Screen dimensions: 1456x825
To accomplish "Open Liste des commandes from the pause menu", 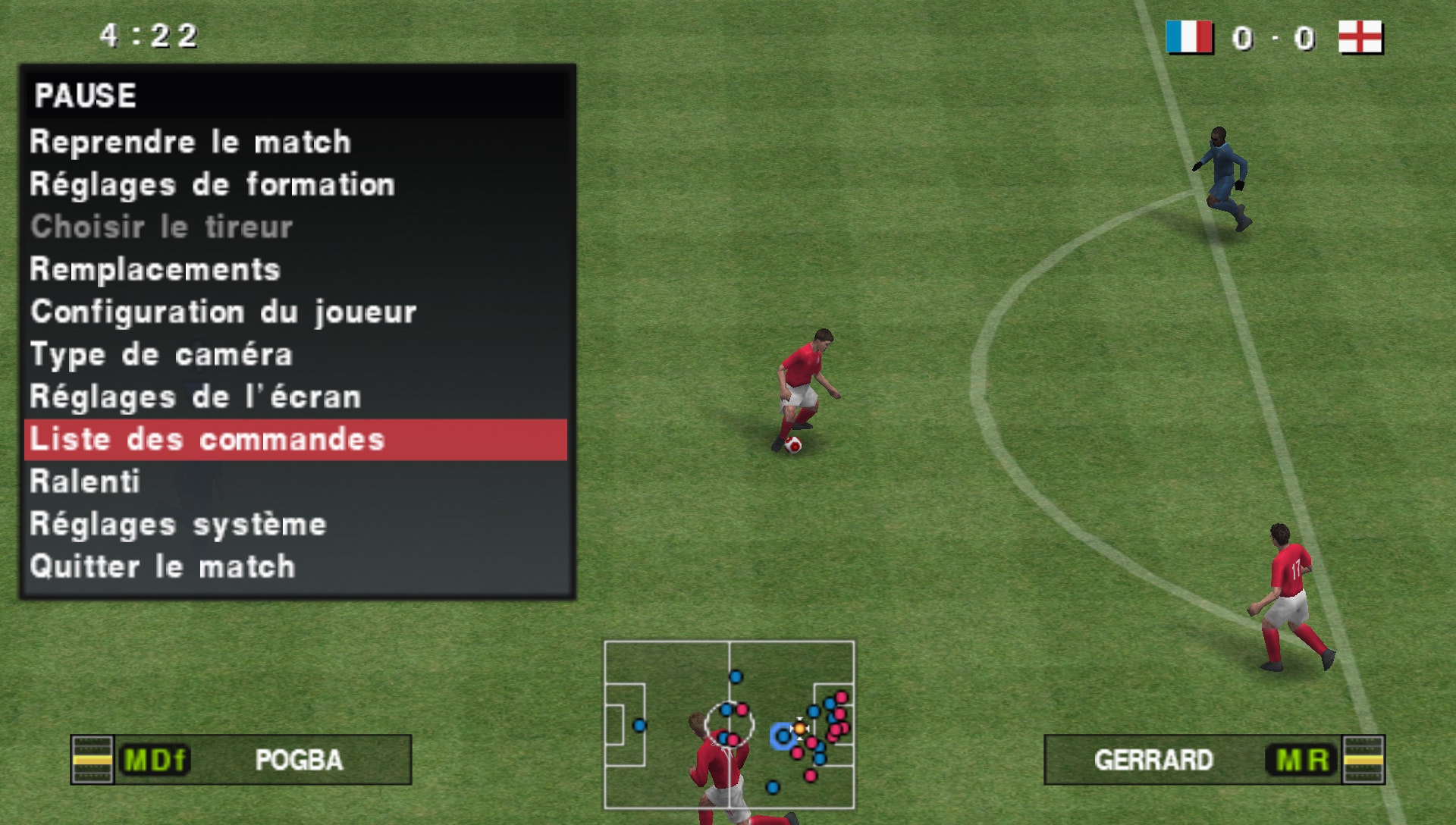I will coord(208,438).
